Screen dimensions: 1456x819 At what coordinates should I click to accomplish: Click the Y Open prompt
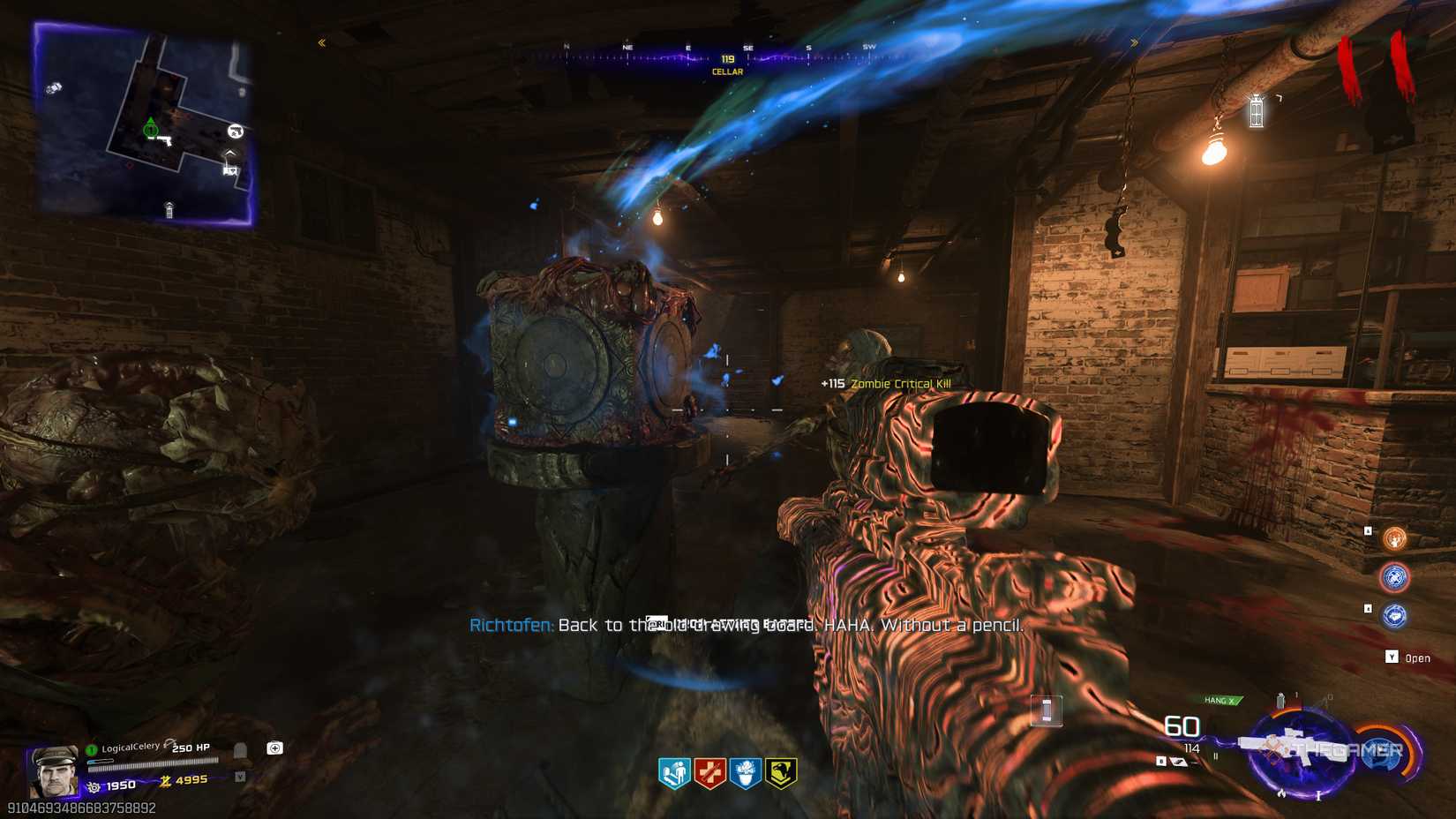coord(1407,657)
